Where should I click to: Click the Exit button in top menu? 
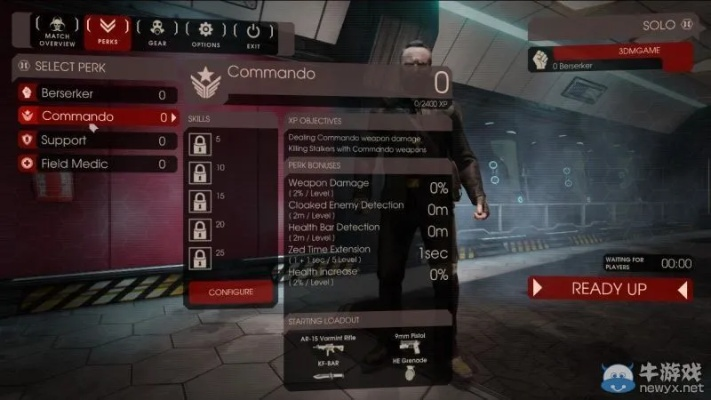(x=253, y=32)
